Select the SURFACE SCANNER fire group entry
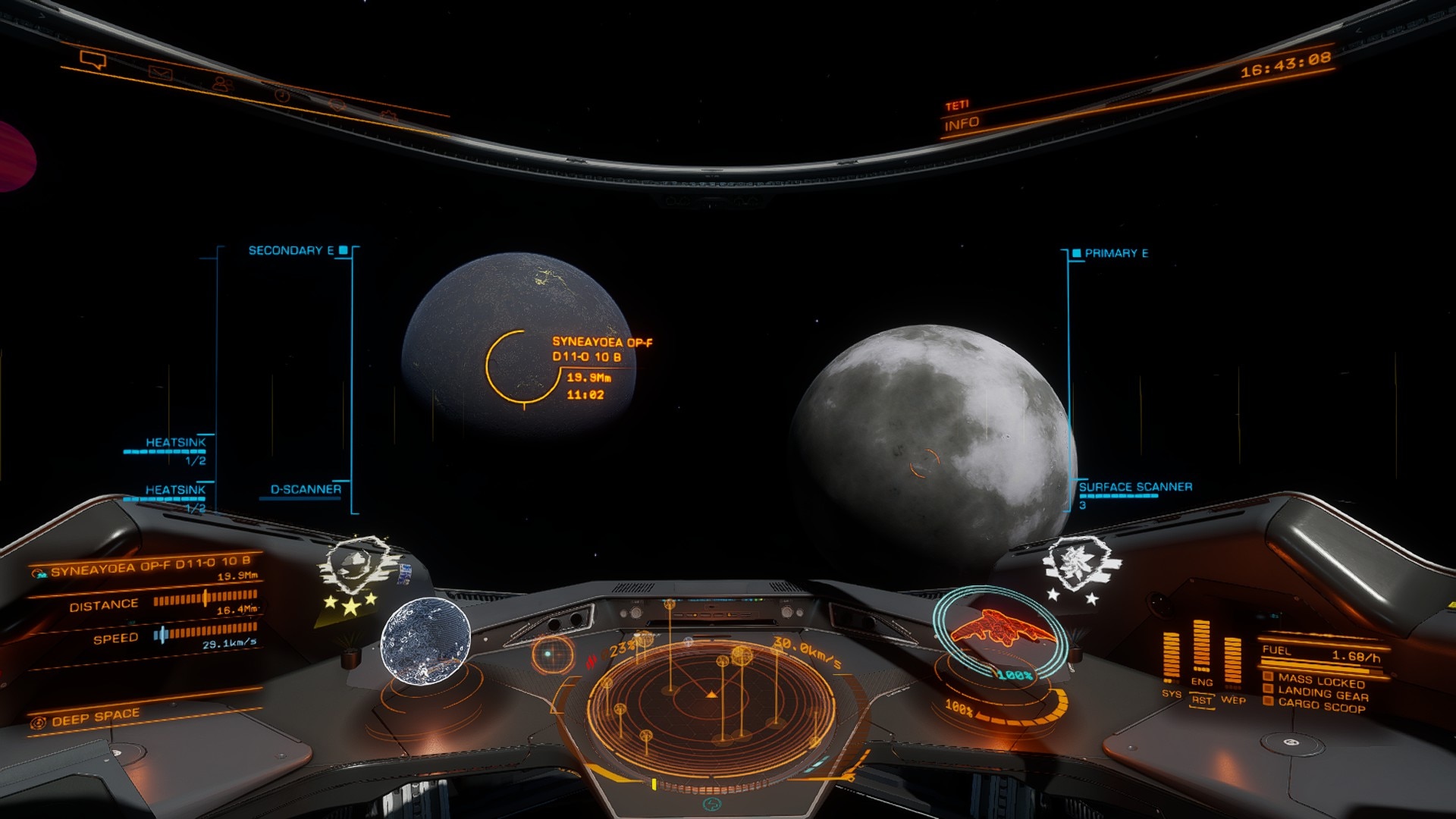Viewport: 1456px width, 819px height. [x=1135, y=487]
